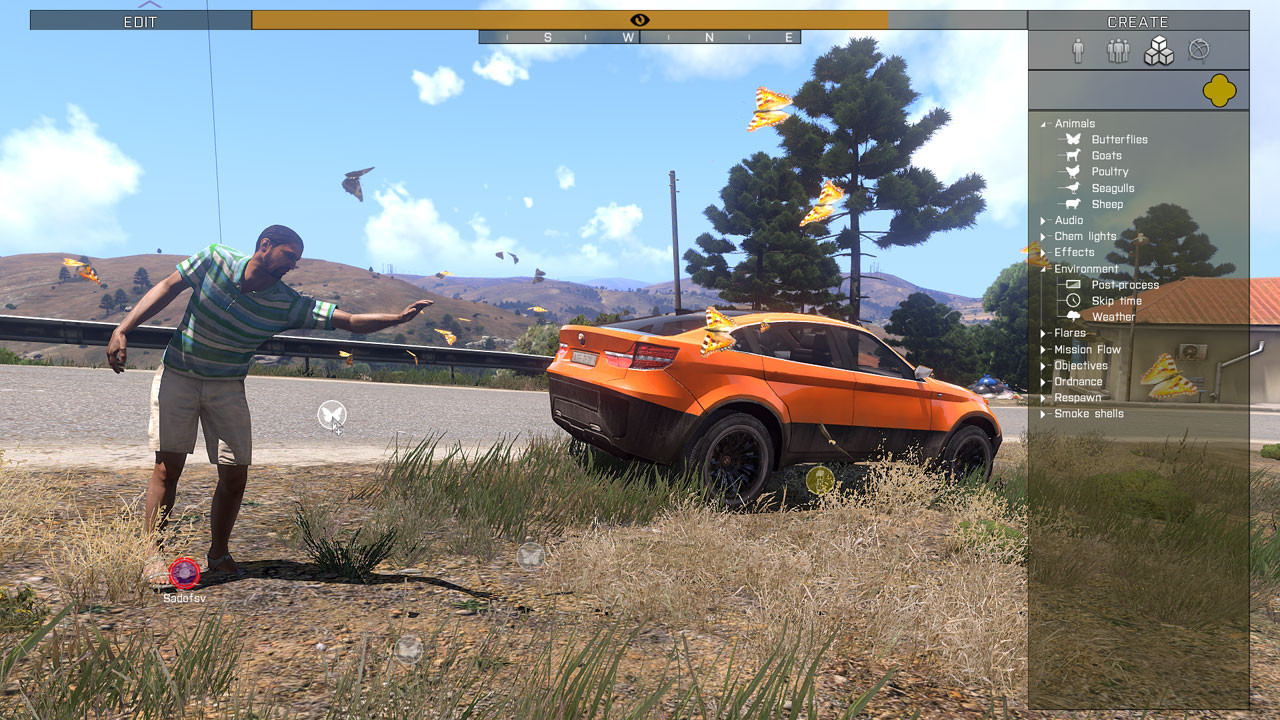Select the modules cubes tab
Screen dimensions: 1280x720
pos(1158,51)
